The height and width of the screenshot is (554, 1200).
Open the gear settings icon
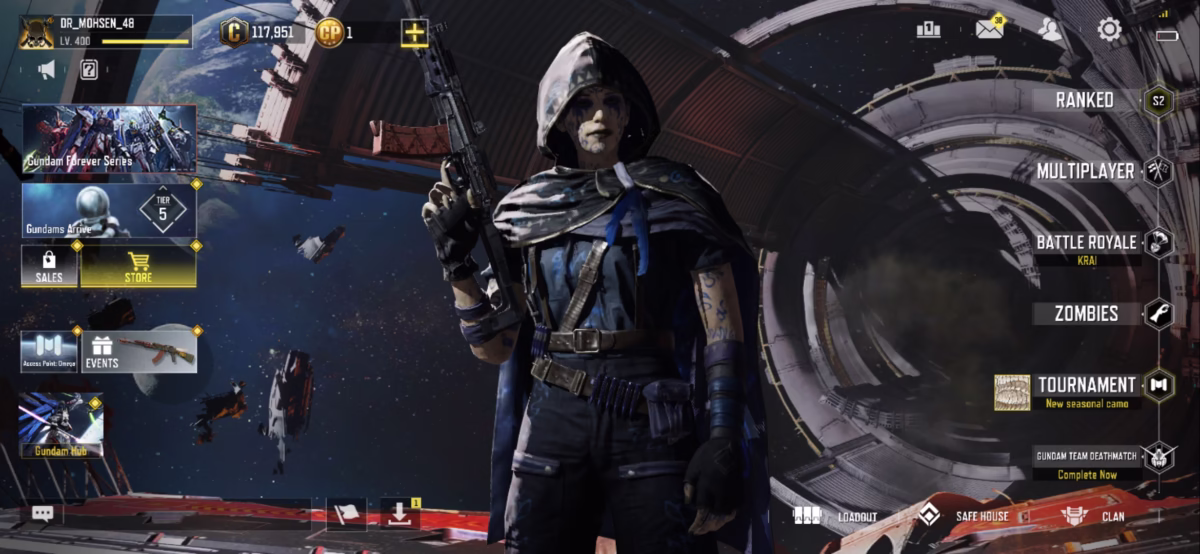tap(1109, 29)
